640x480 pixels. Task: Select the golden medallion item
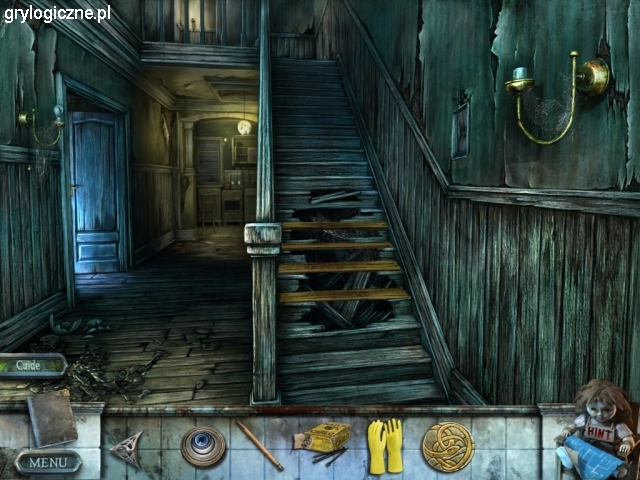(447, 446)
